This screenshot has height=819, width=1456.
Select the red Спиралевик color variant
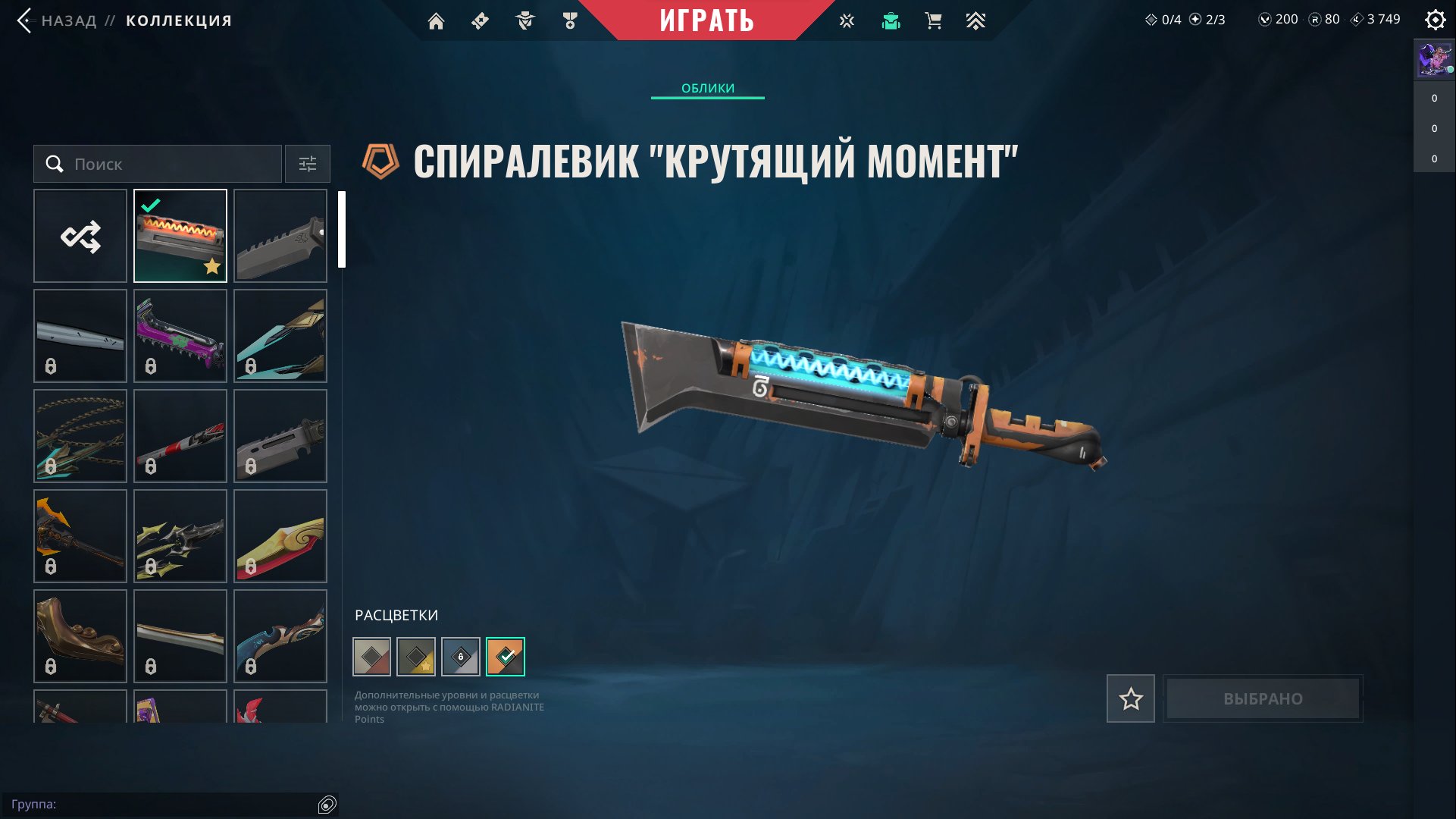pos(371,656)
